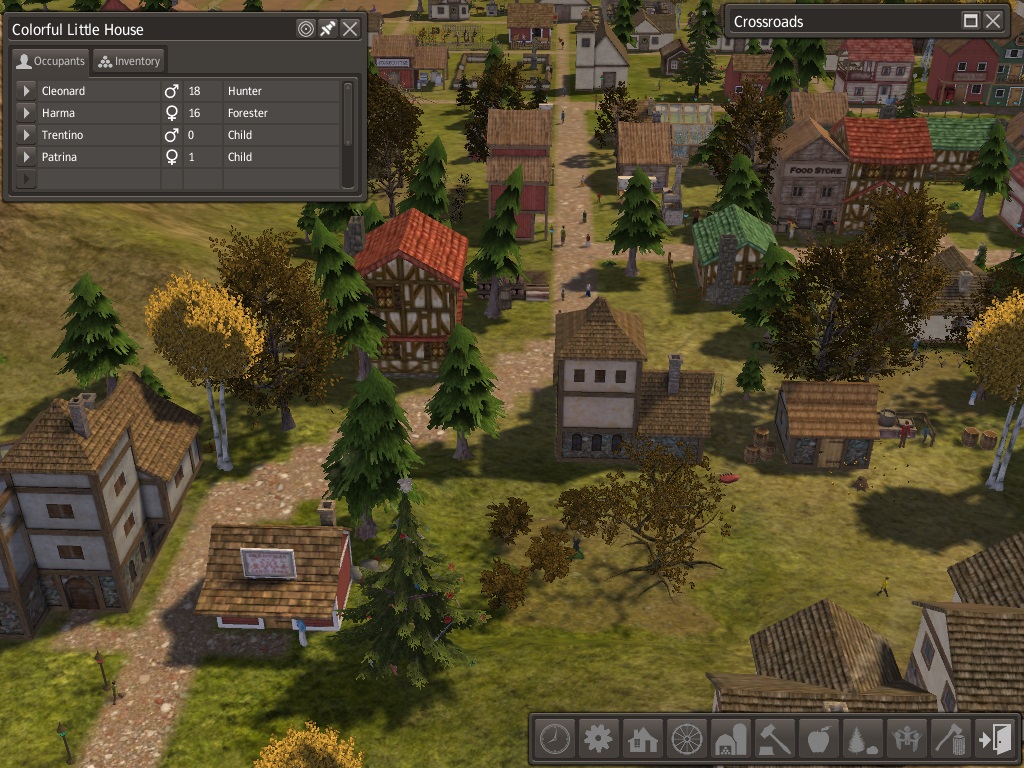This screenshot has height=768, width=1024.
Task: Maximize the Crossroads window
Action: [970, 21]
